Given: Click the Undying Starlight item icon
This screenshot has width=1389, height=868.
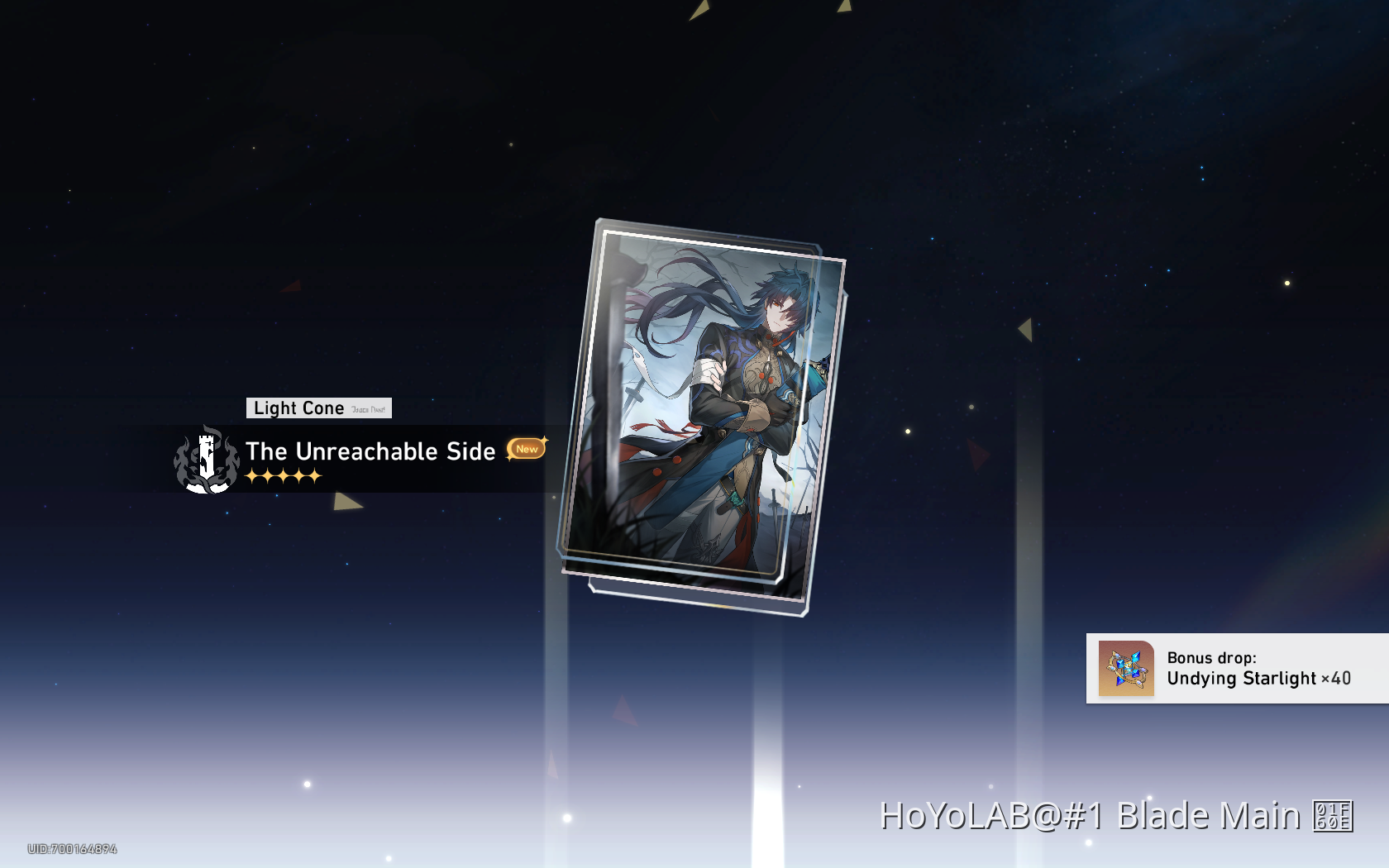Looking at the screenshot, I should (1124, 668).
